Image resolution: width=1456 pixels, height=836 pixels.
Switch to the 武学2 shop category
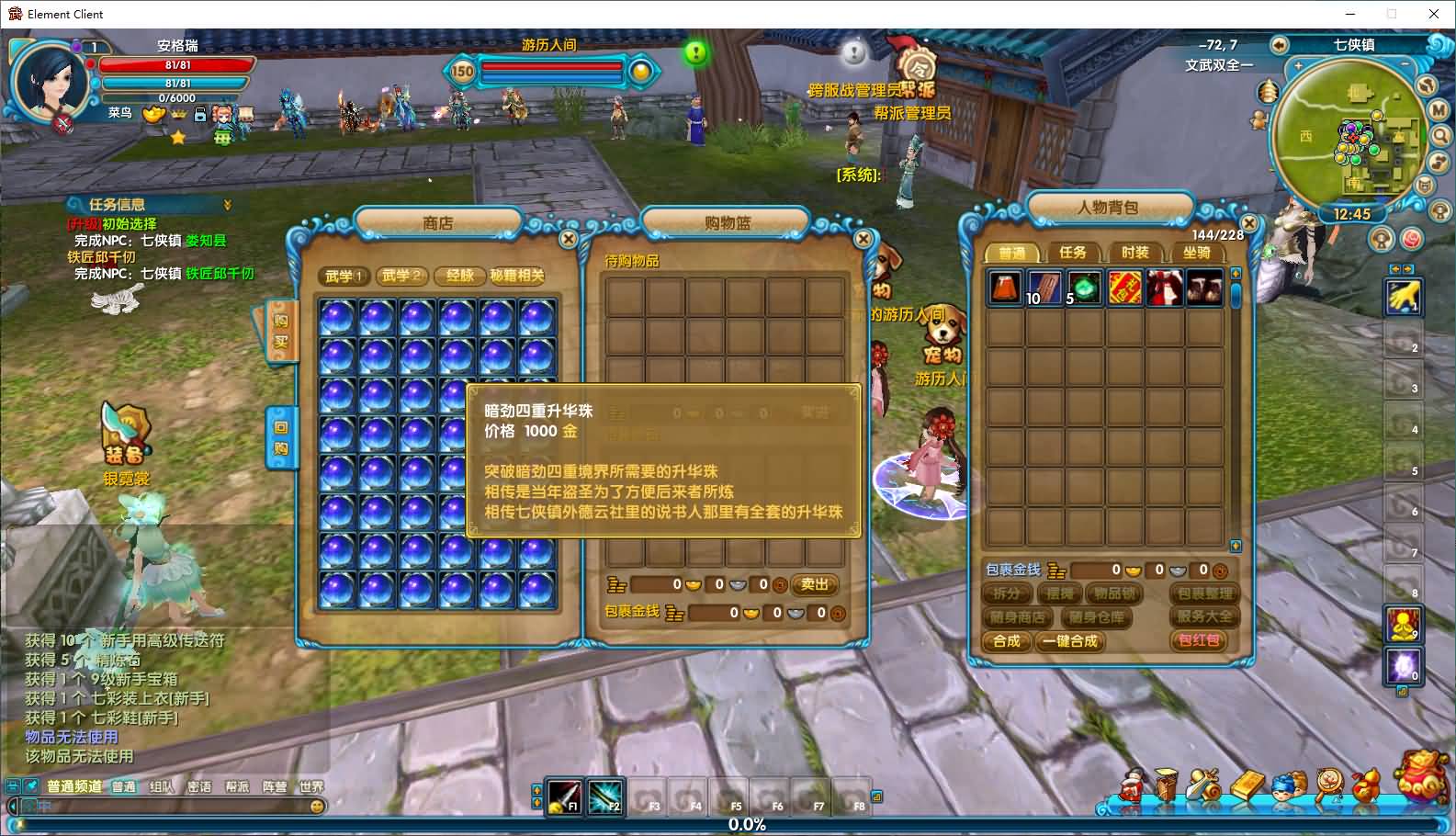[401, 277]
